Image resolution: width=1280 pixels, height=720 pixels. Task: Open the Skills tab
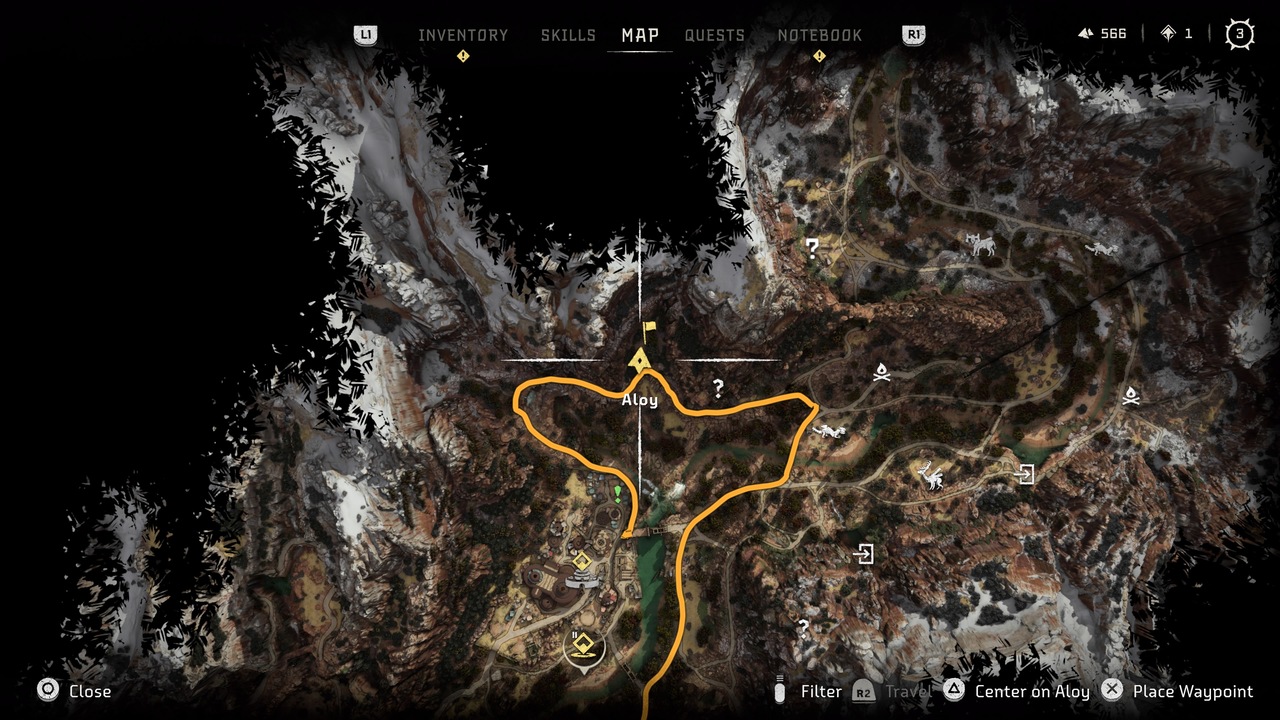point(568,35)
